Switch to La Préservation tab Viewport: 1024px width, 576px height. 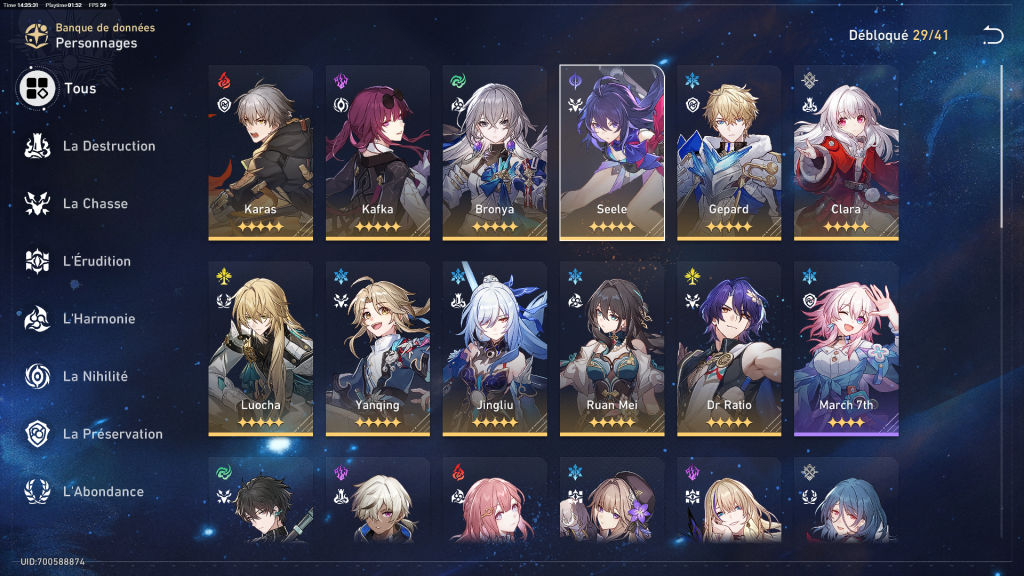(93, 434)
